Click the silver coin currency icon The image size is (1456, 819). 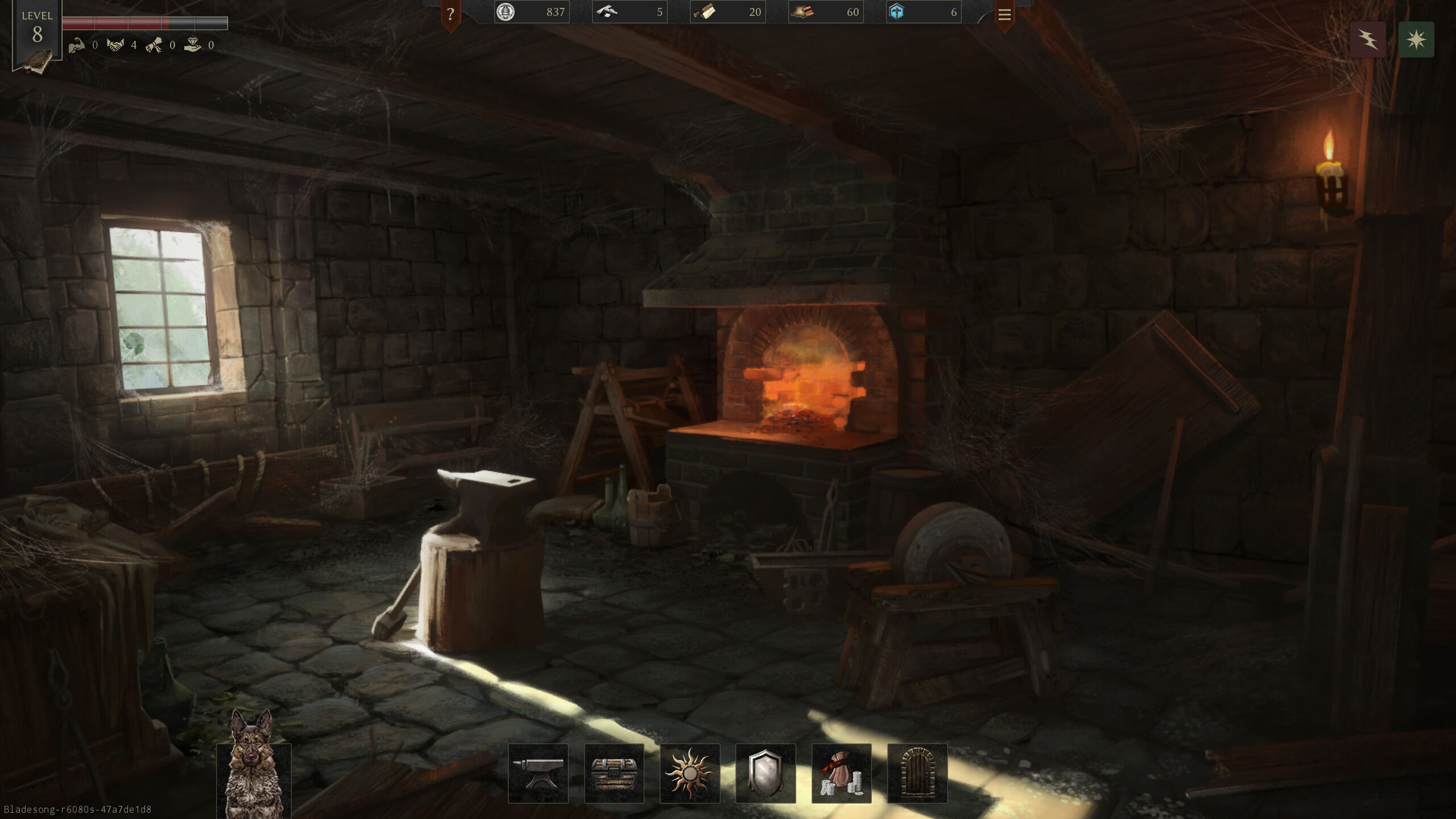[505, 12]
